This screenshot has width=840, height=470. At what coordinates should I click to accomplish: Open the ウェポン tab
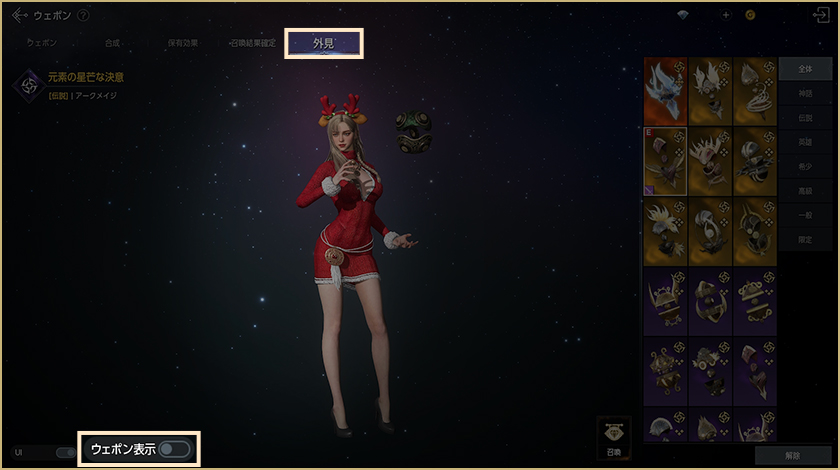coord(42,44)
